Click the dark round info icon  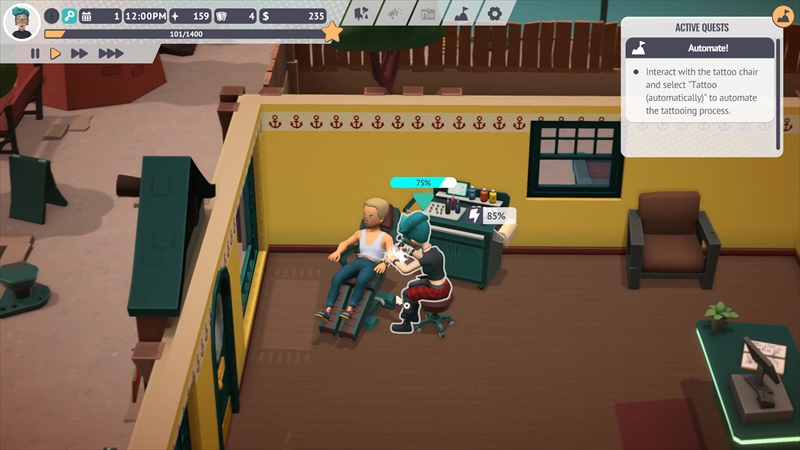click(x=51, y=16)
